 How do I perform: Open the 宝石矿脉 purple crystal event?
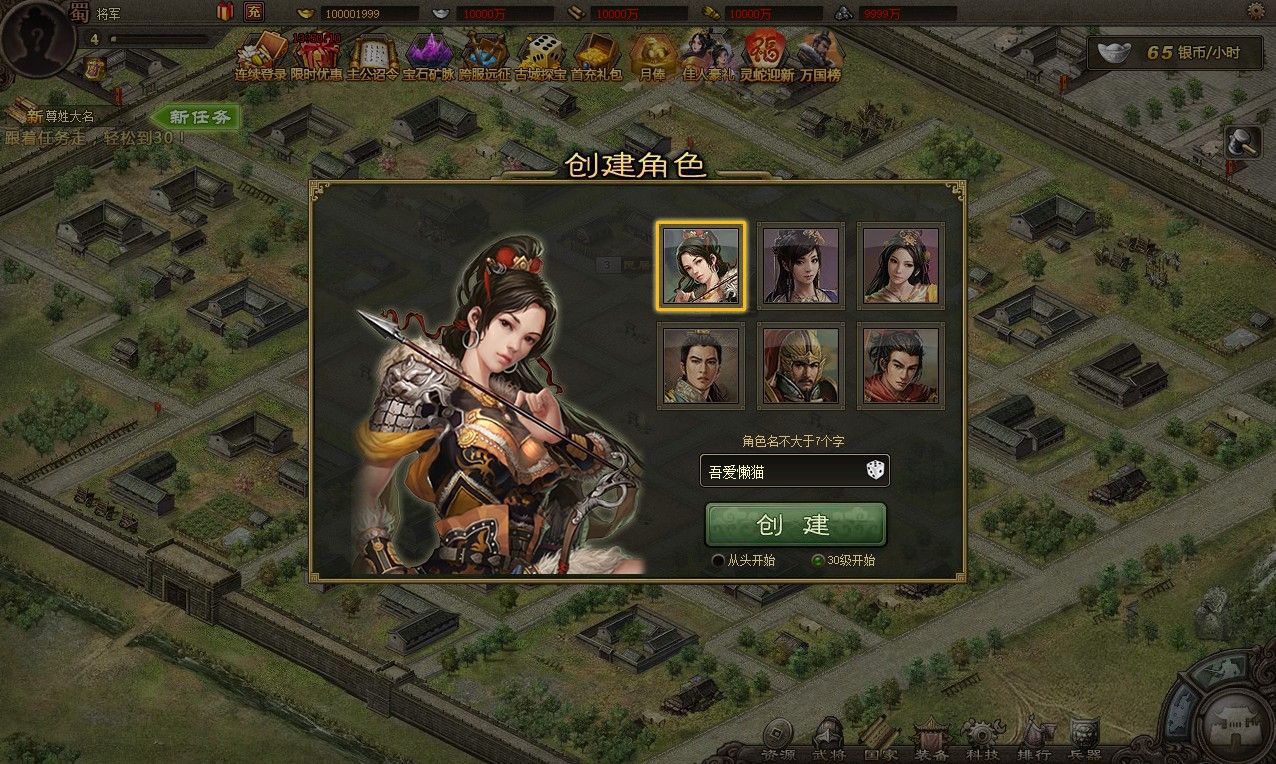coord(428,56)
